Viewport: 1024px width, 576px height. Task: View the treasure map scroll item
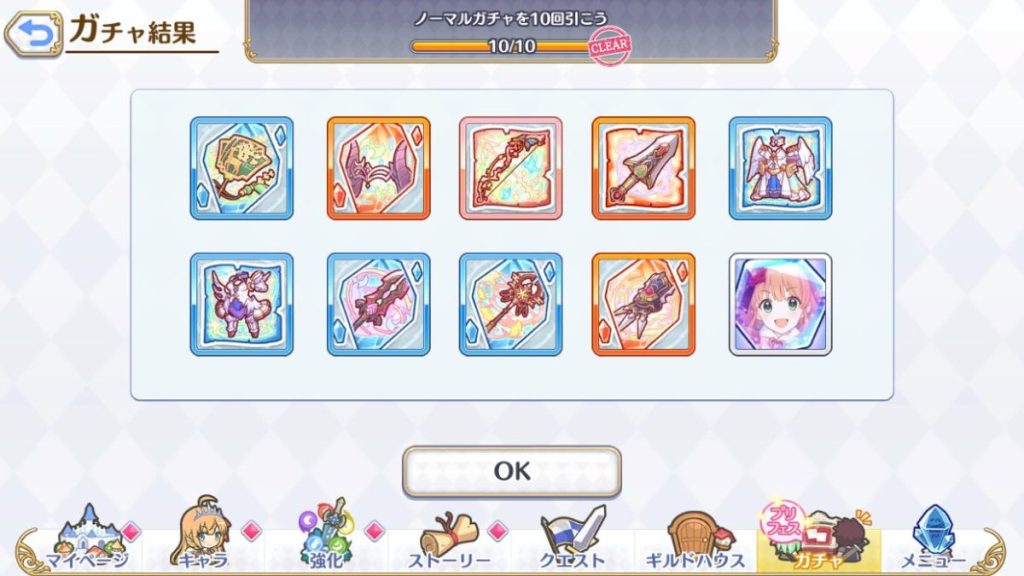(242, 168)
